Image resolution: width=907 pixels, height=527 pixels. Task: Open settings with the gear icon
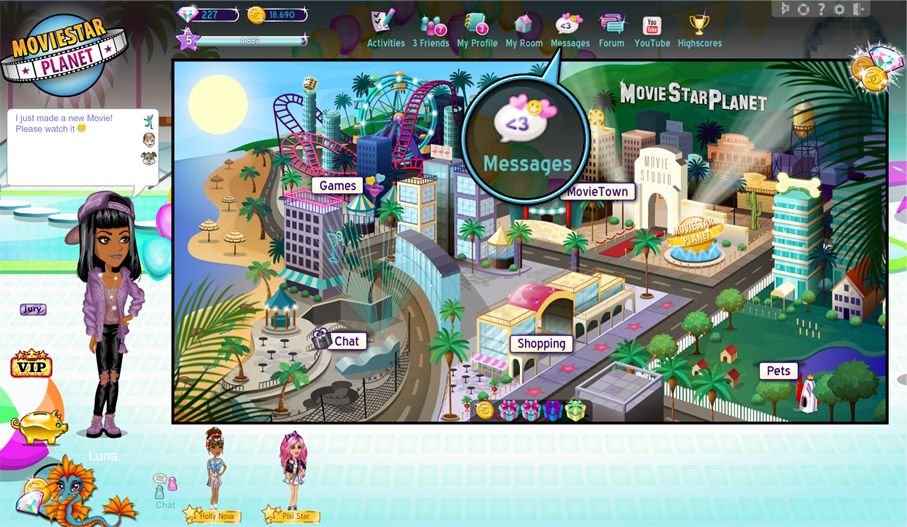point(839,9)
